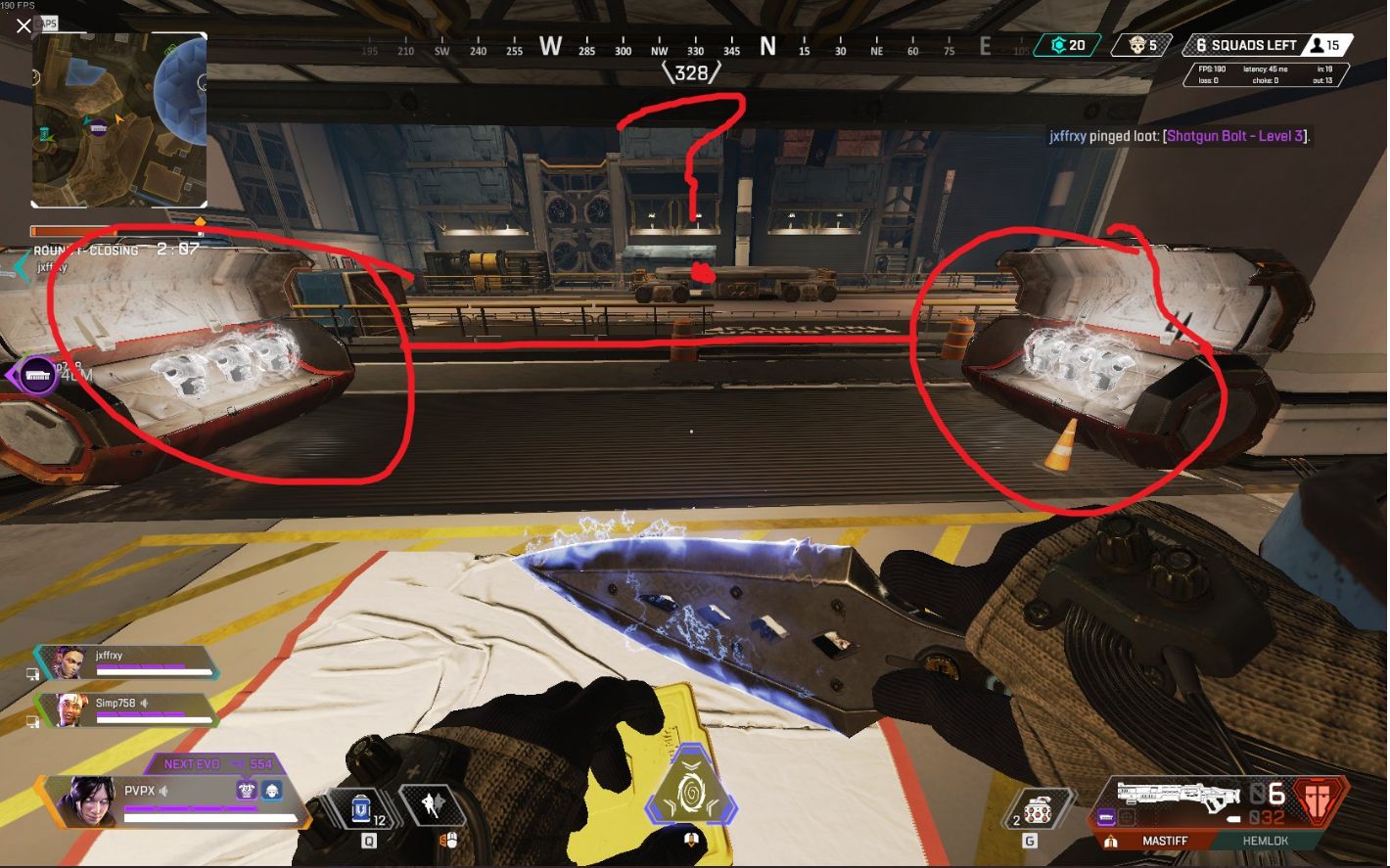Select the MASTIFF weapon tab
Viewport: 1390px width, 868px height.
pyautogui.click(x=1165, y=841)
